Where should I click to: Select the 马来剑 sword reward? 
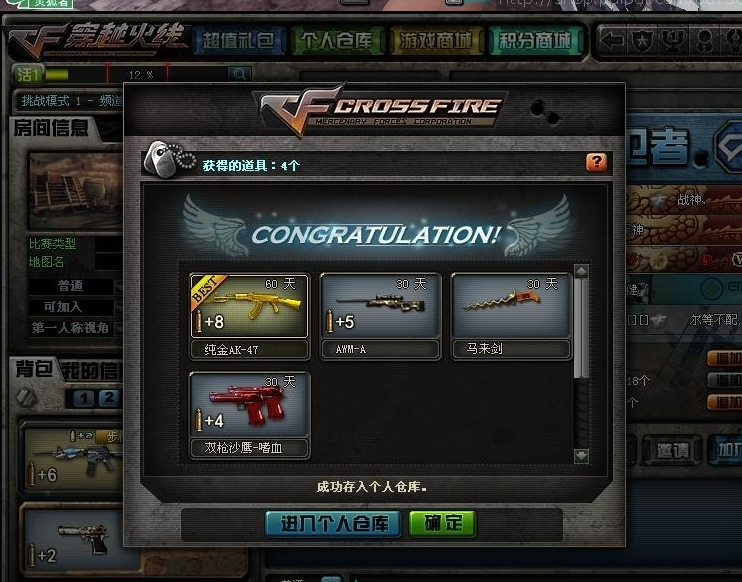click(511, 306)
